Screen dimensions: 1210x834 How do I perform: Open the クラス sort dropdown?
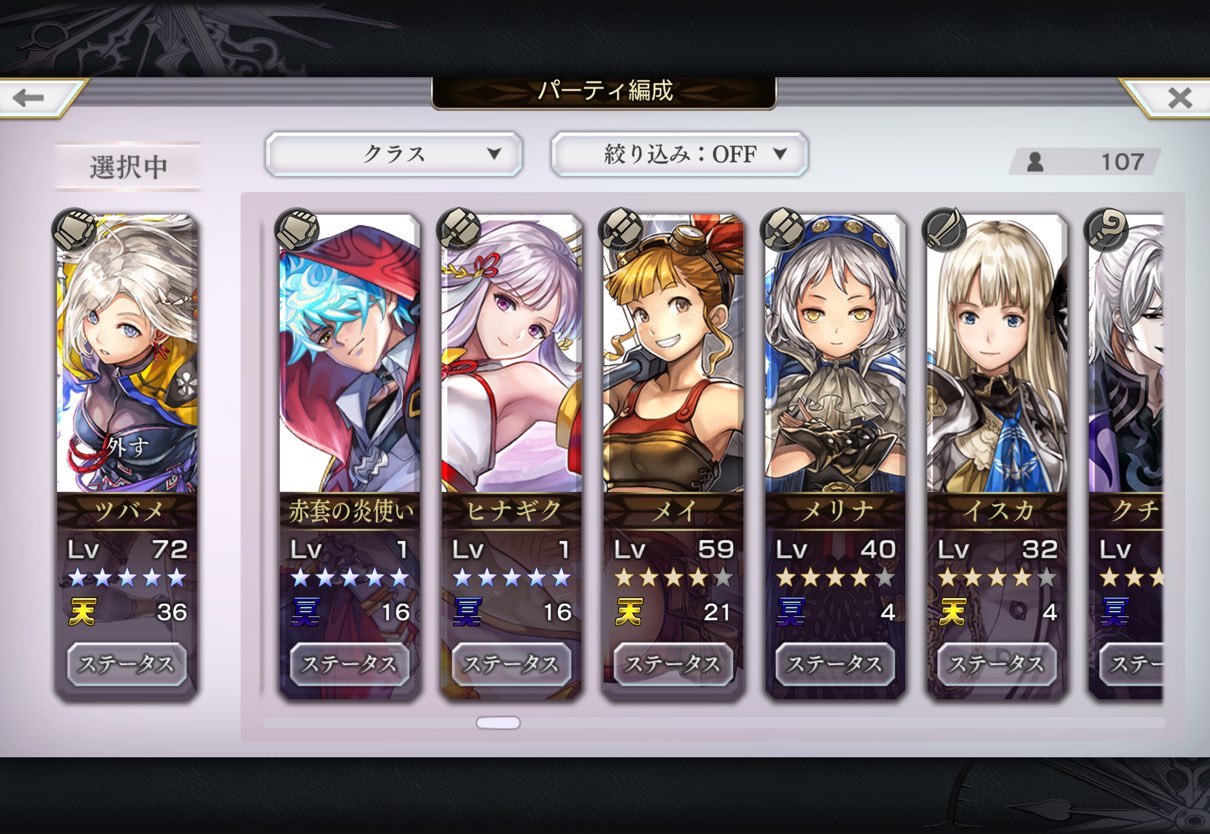(394, 154)
